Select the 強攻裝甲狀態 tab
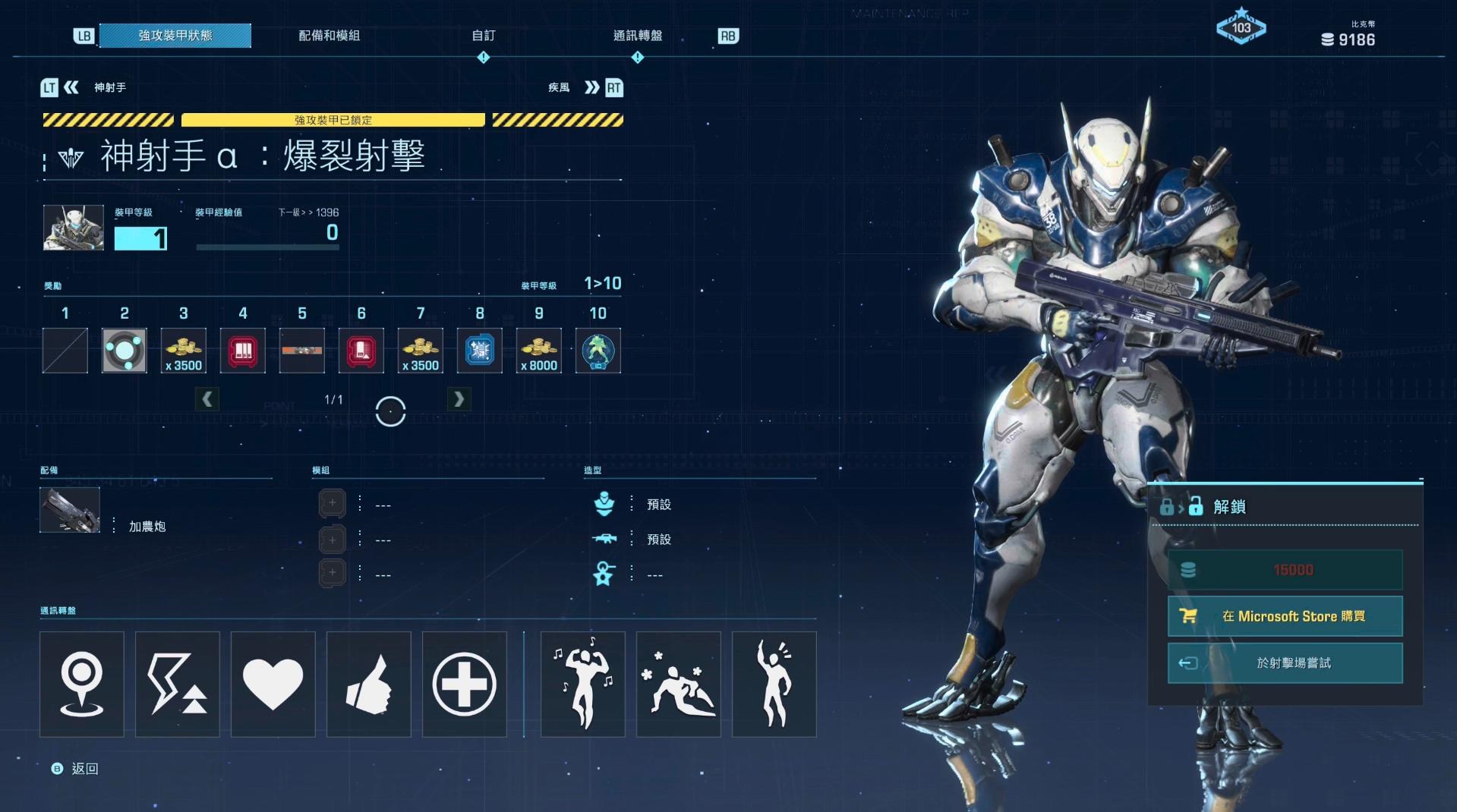The height and width of the screenshot is (812, 1457). pos(175,36)
